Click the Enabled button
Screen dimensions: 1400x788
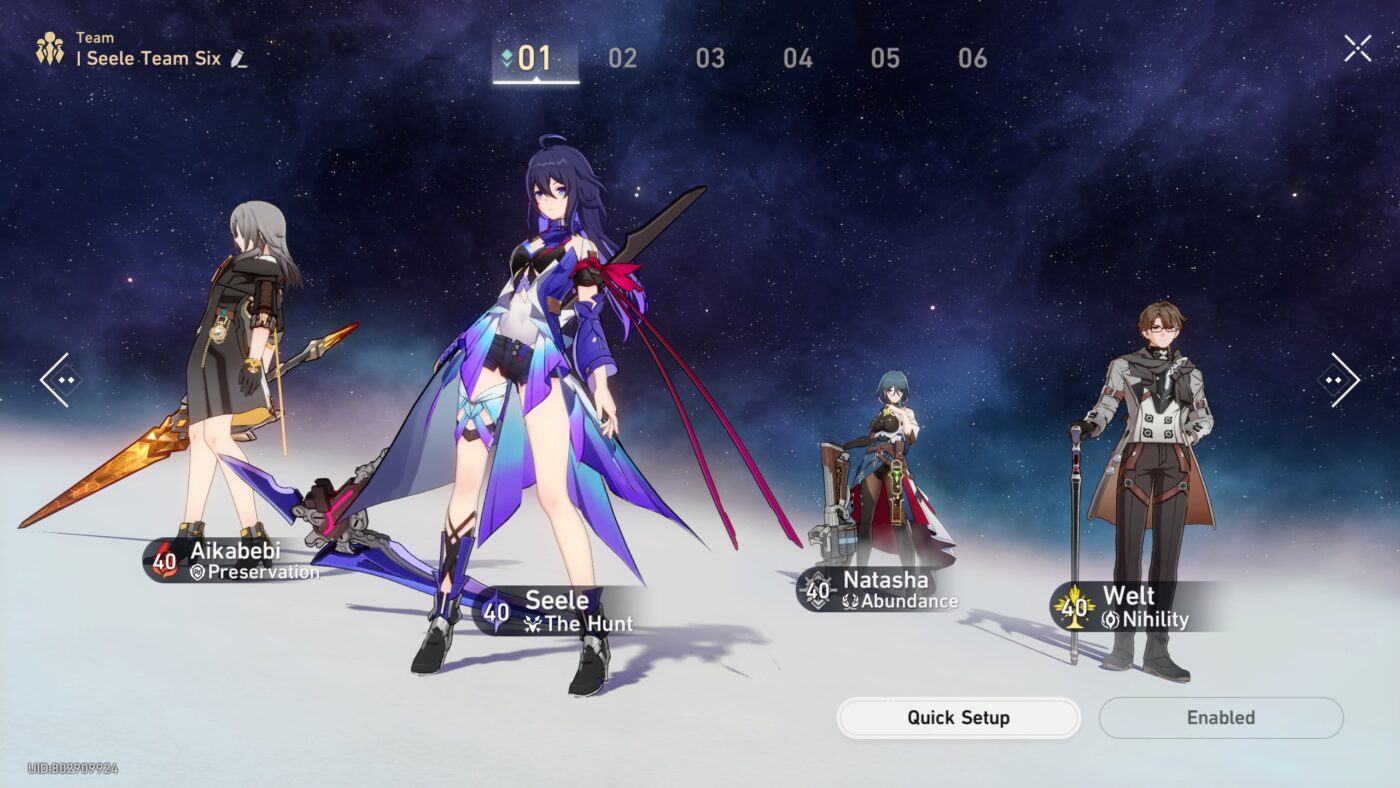pos(1220,718)
